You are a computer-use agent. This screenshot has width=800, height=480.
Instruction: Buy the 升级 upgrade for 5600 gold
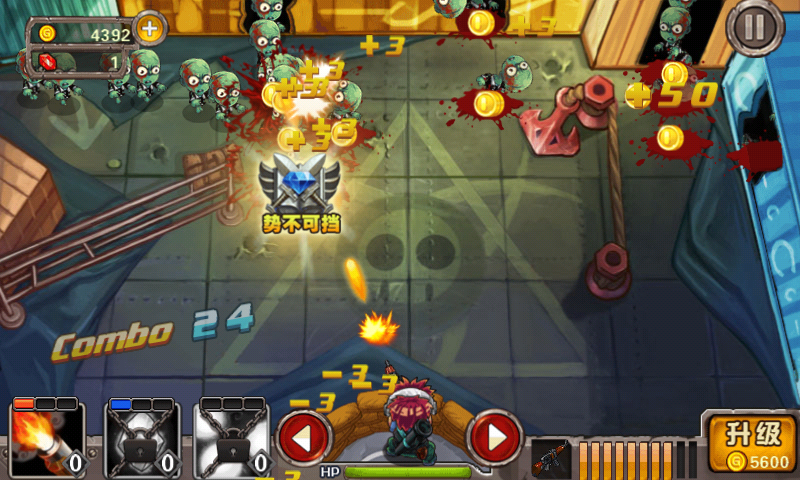[x=754, y=444]
